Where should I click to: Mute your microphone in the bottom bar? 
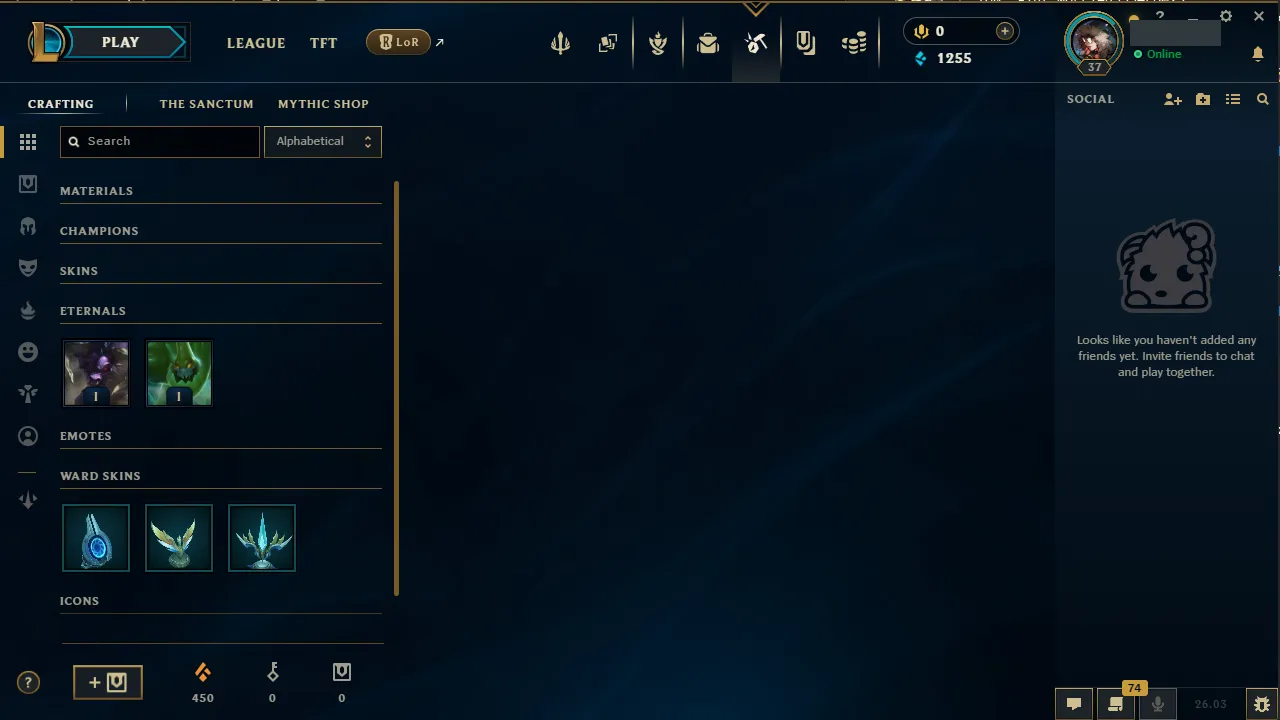click(1157, 703)
